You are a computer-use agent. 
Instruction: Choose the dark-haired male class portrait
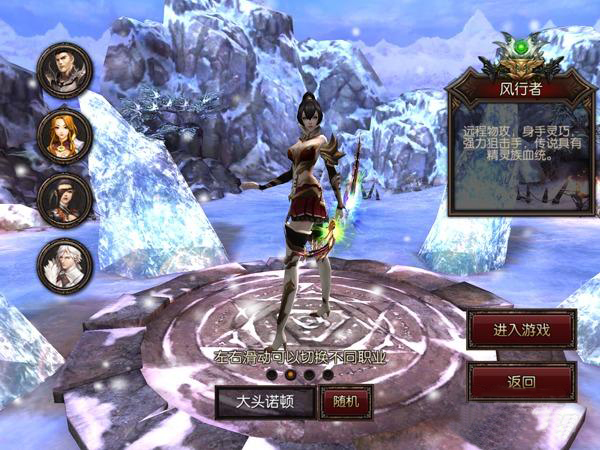pyautogui.click(x=65, y=70)
